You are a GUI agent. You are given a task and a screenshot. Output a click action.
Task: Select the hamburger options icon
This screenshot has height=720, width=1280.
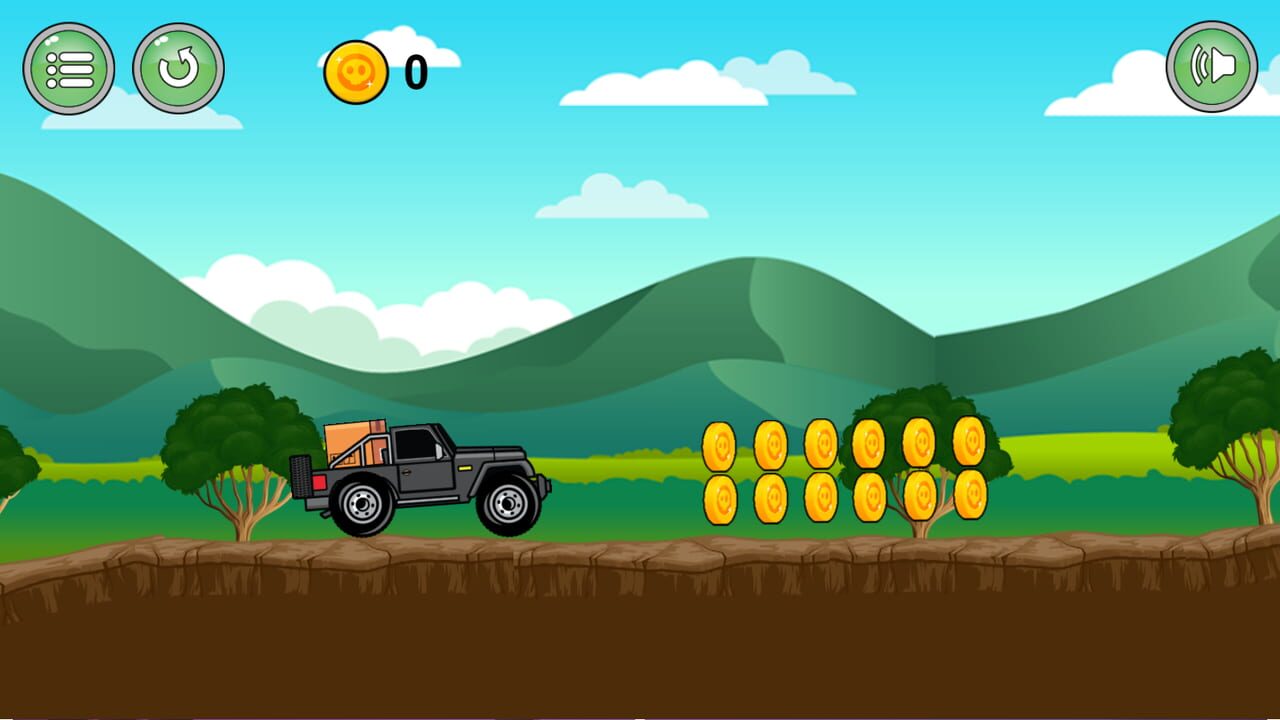click(x=68, y=68)
